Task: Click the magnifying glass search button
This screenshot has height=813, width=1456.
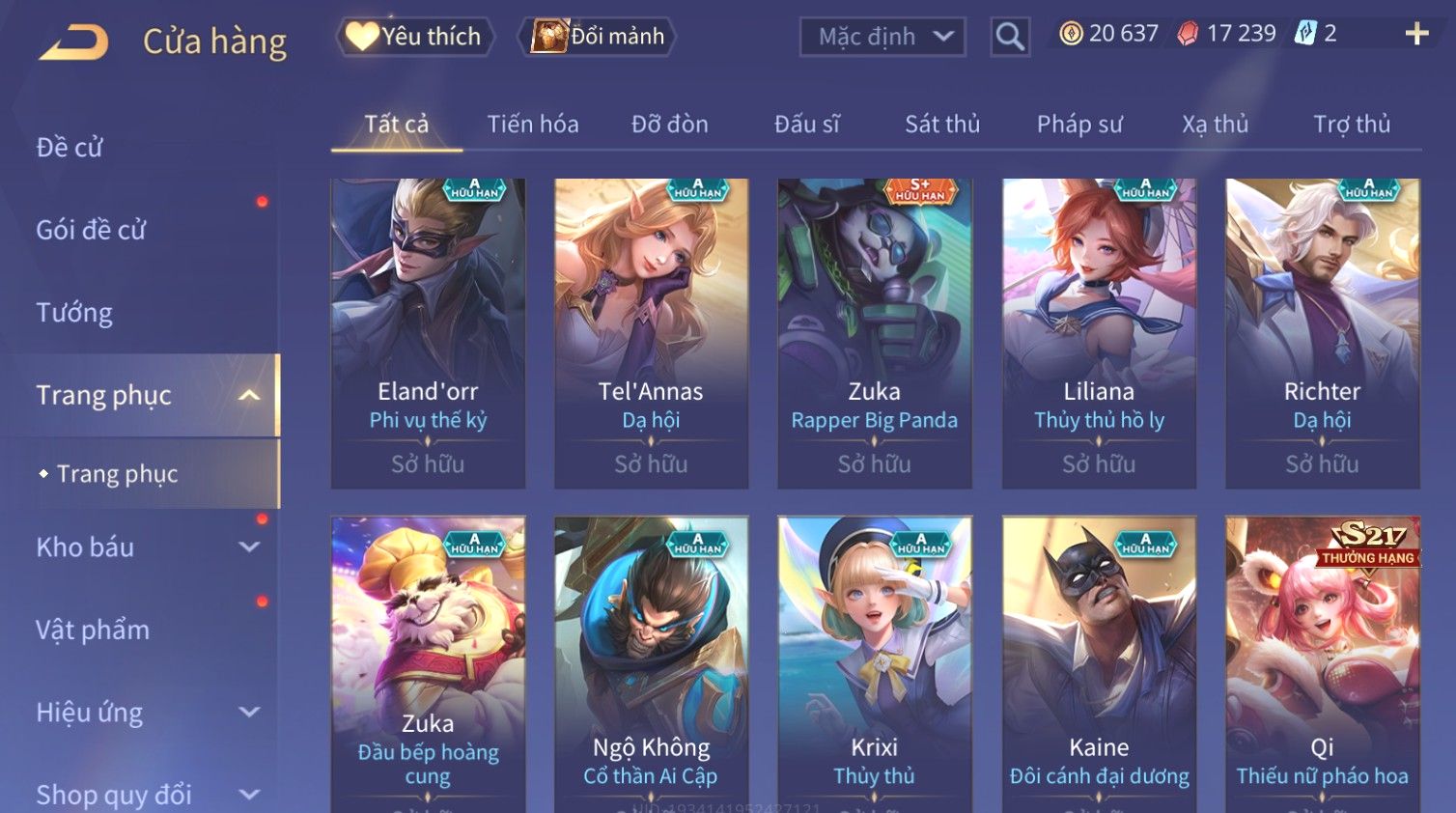Action: pos(1010,37)
